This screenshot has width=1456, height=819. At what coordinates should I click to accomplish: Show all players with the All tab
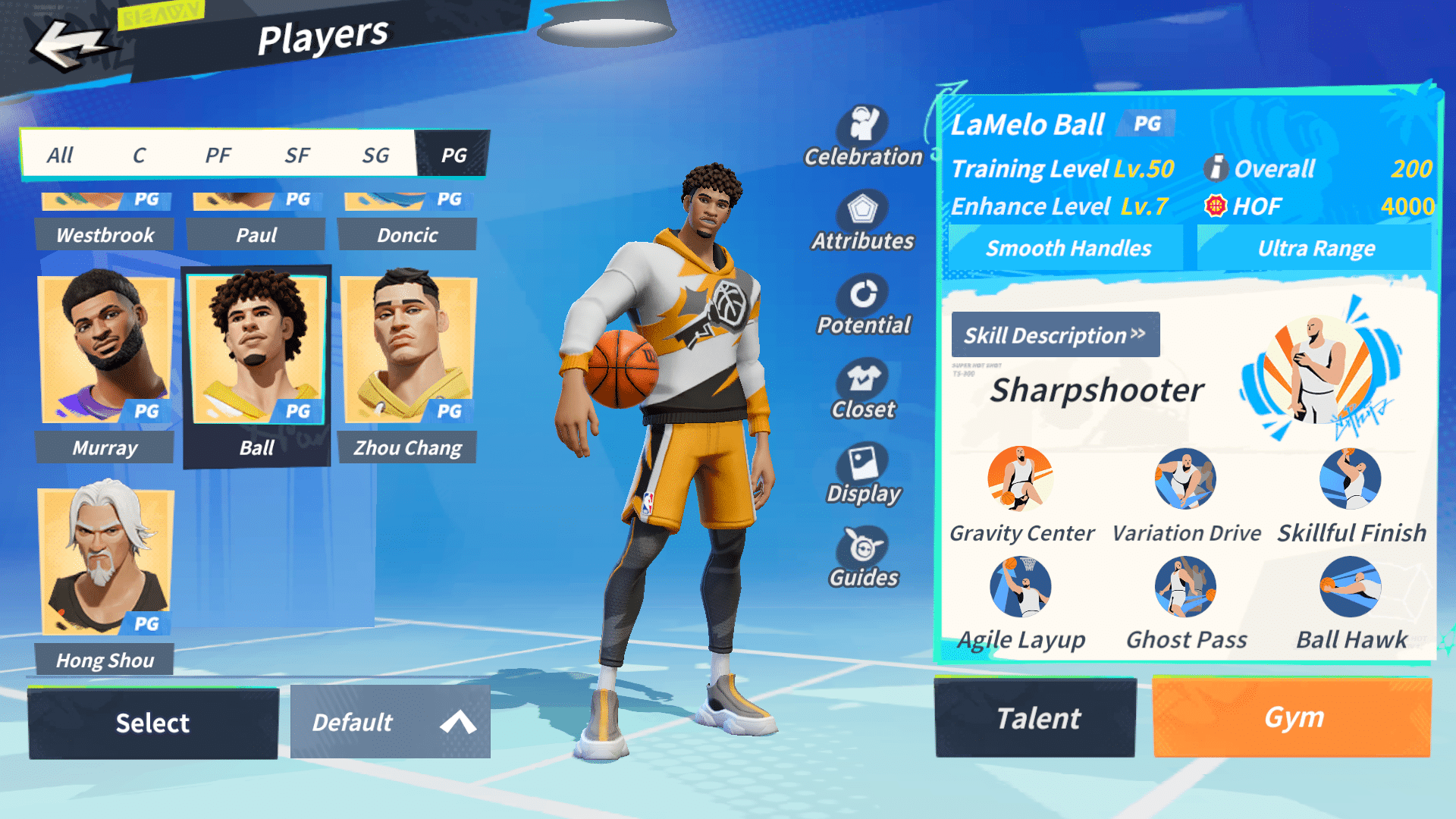click(60, 155)
